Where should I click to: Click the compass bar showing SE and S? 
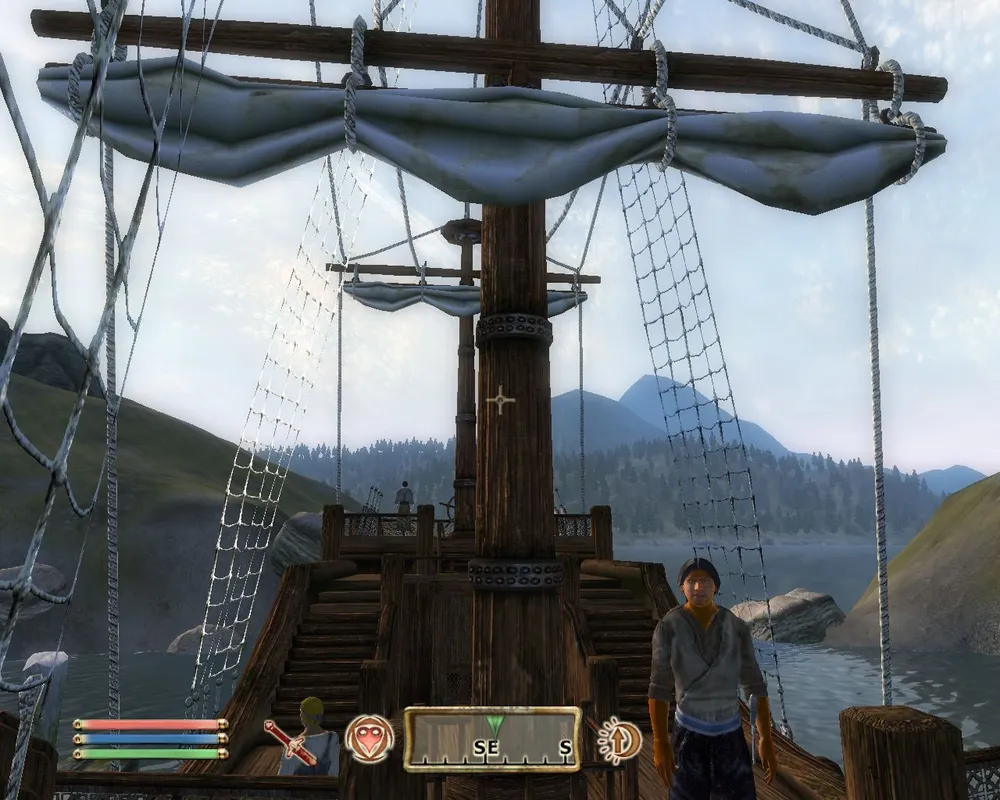492,740
